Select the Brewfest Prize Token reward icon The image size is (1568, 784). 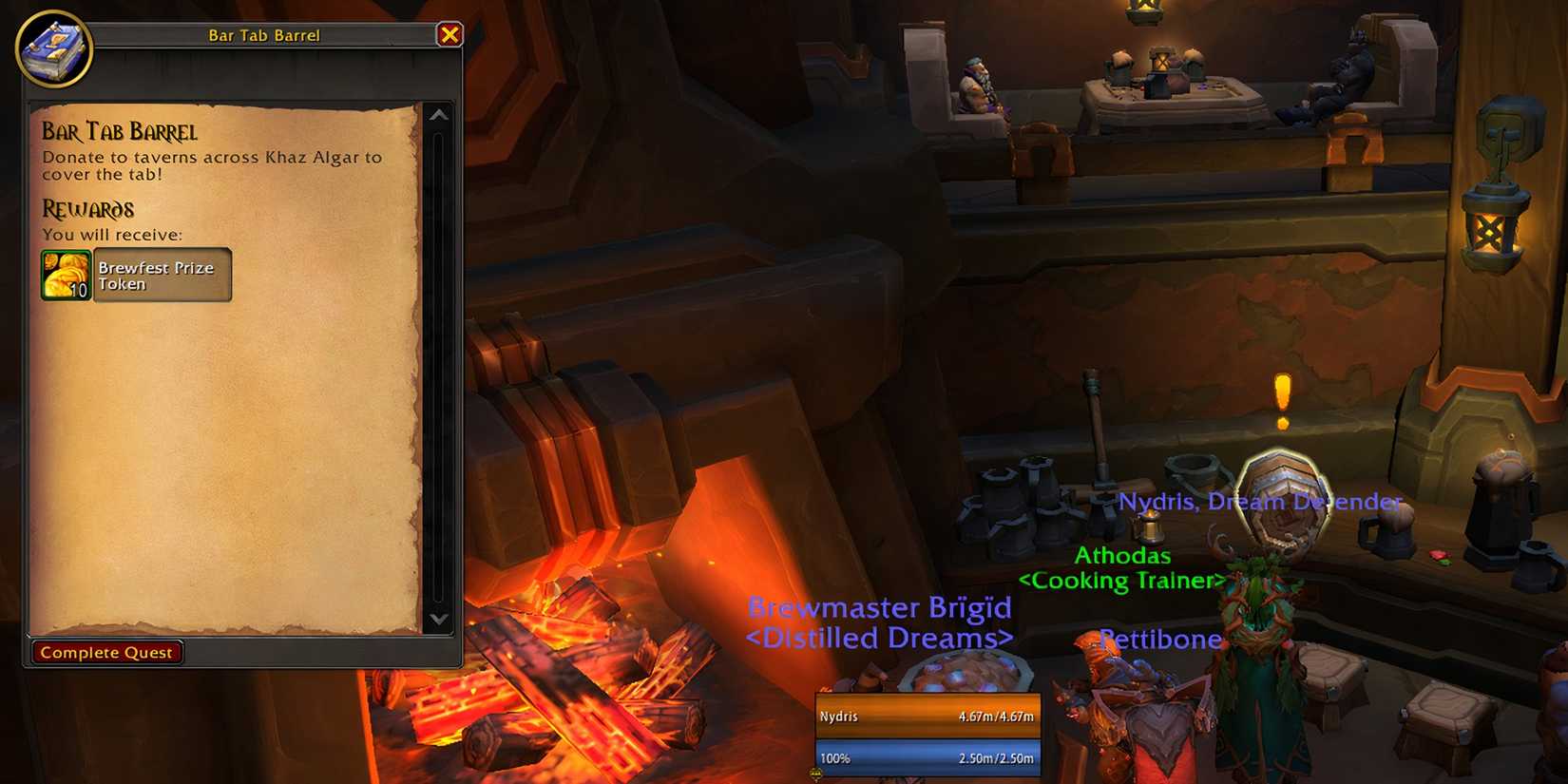[64, 275]
